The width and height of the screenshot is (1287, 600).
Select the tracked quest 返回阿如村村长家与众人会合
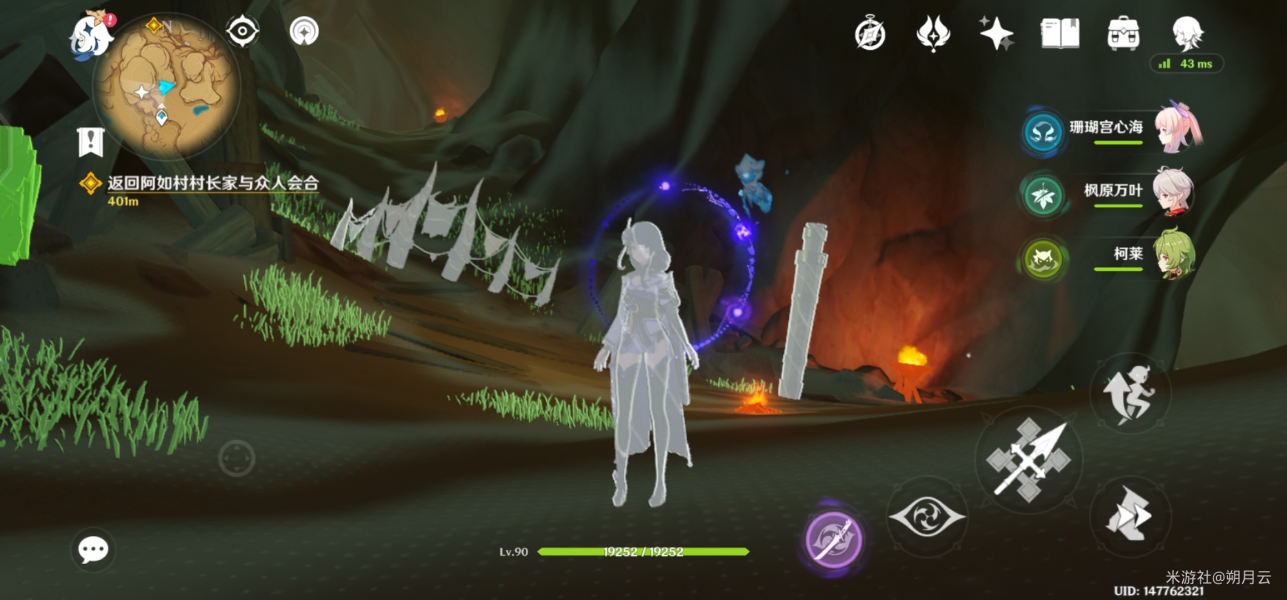tap(212, 183)
